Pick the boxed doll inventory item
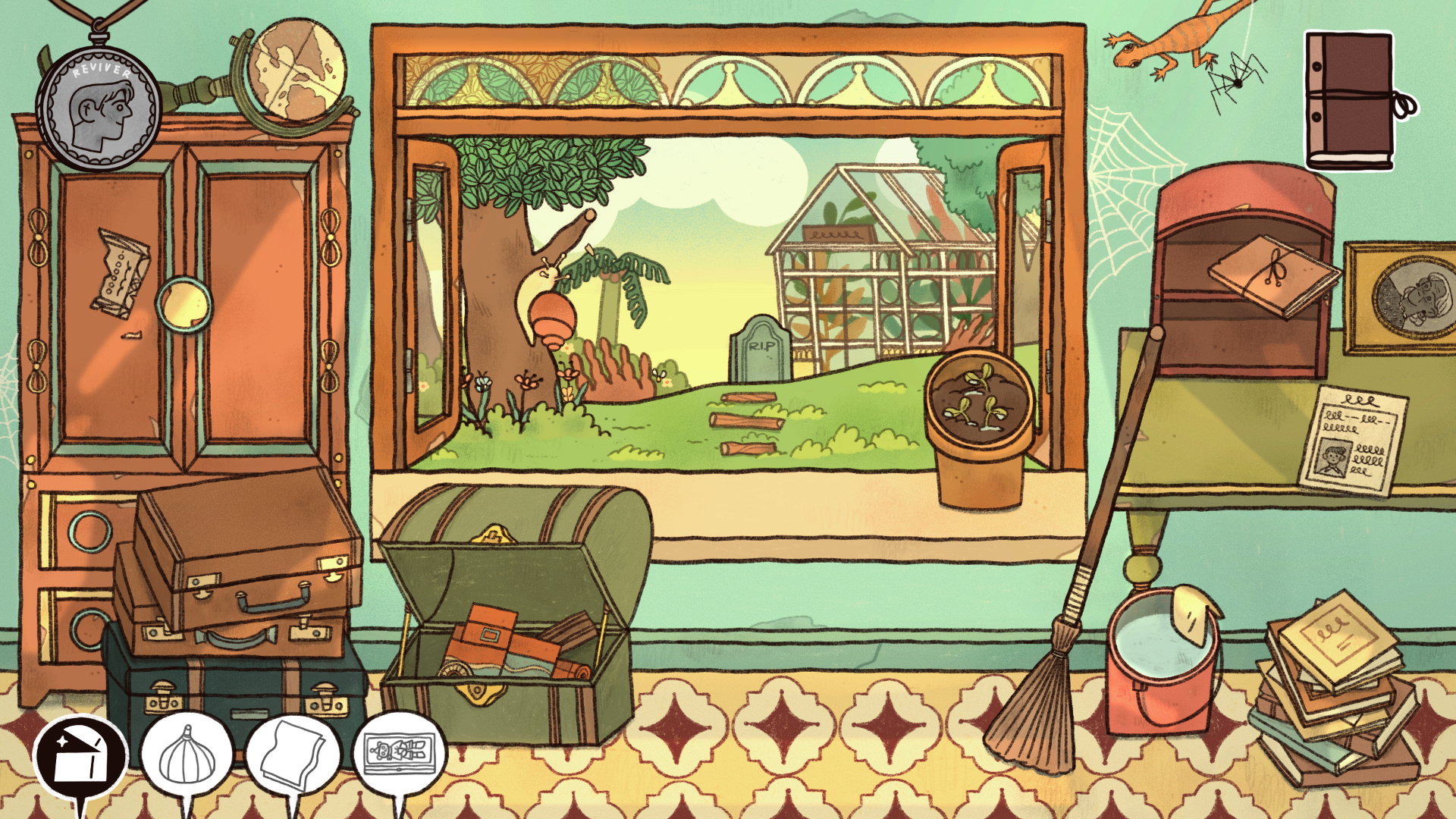 400,754
